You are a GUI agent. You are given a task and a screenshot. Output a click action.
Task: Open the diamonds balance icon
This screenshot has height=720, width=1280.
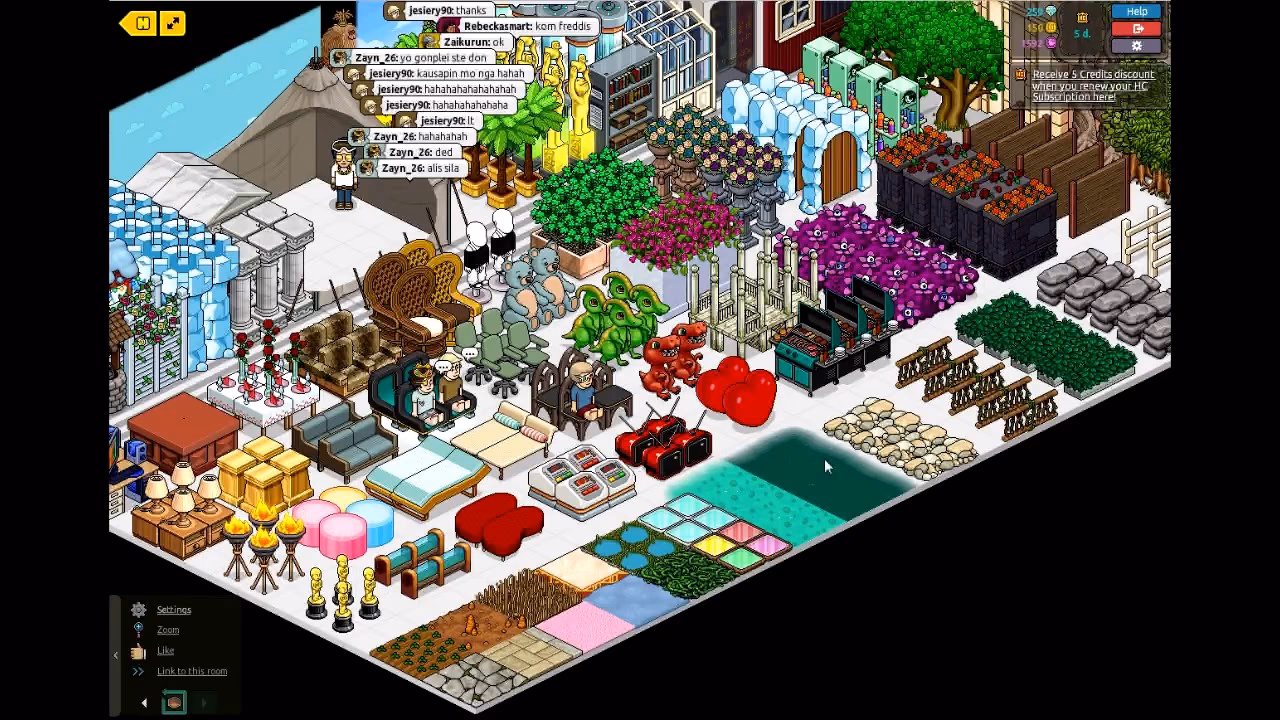1051,11
